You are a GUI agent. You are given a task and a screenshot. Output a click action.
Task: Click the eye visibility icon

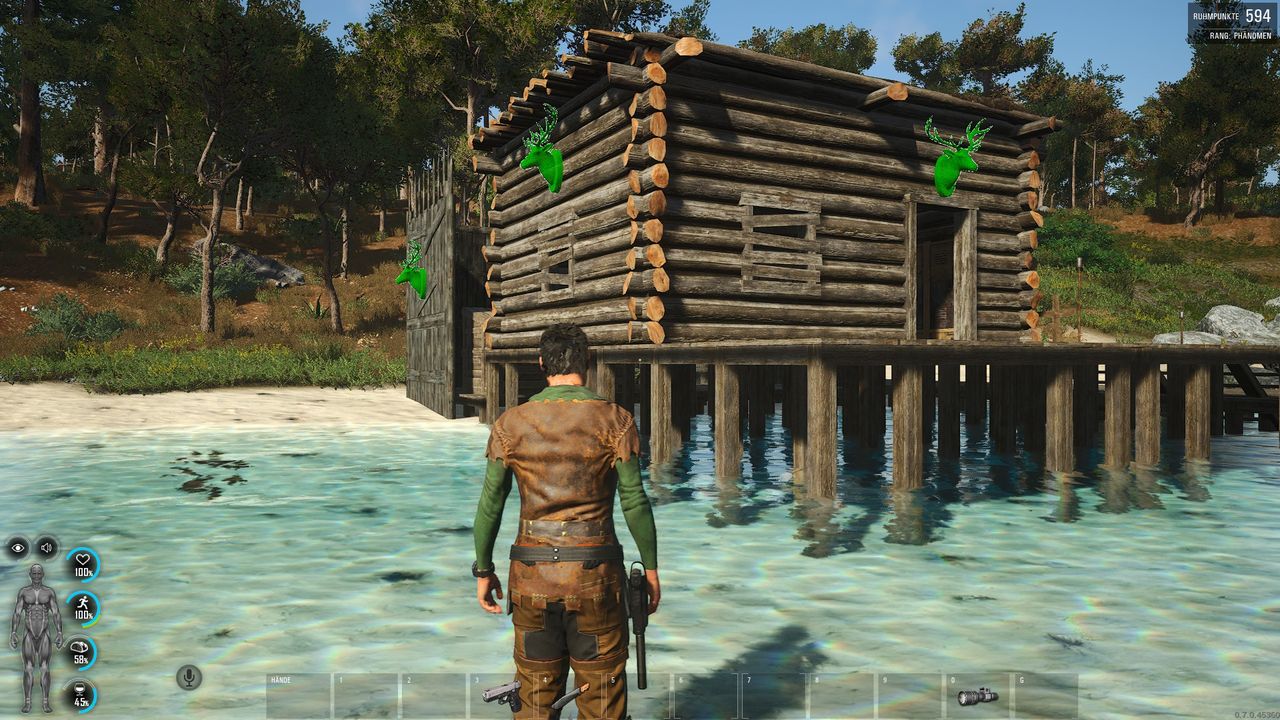coord(17,547)
